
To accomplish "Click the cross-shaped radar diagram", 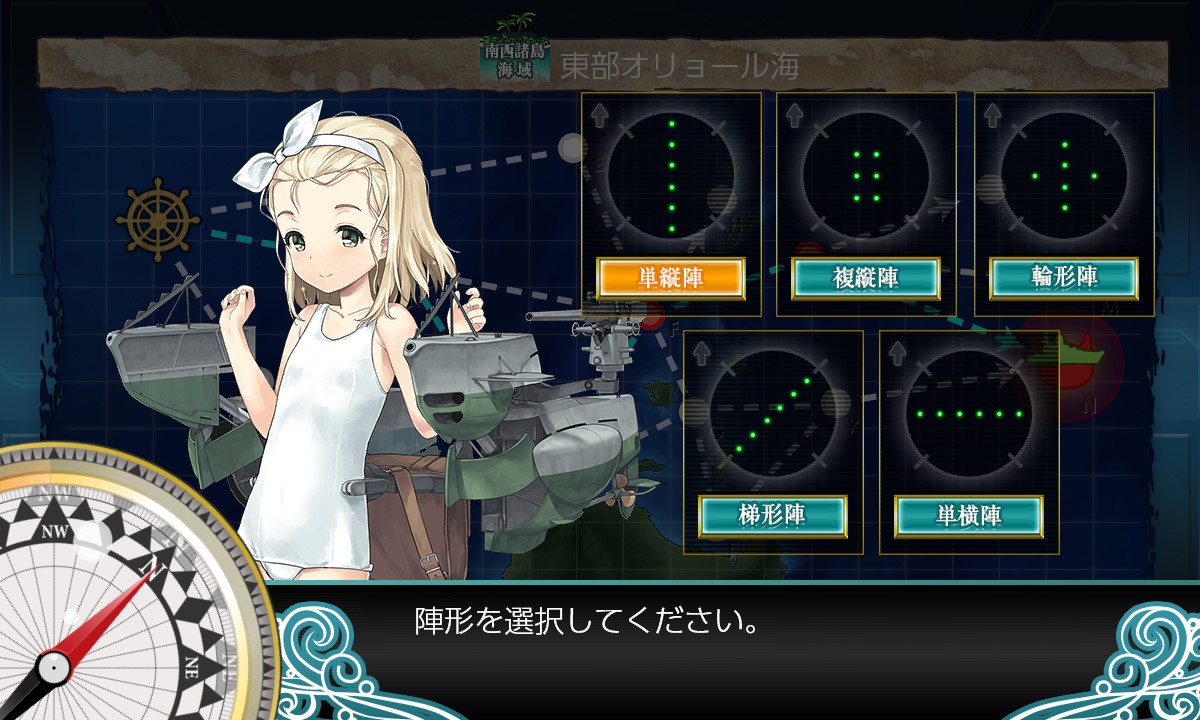I will [x=1064, y=176].
